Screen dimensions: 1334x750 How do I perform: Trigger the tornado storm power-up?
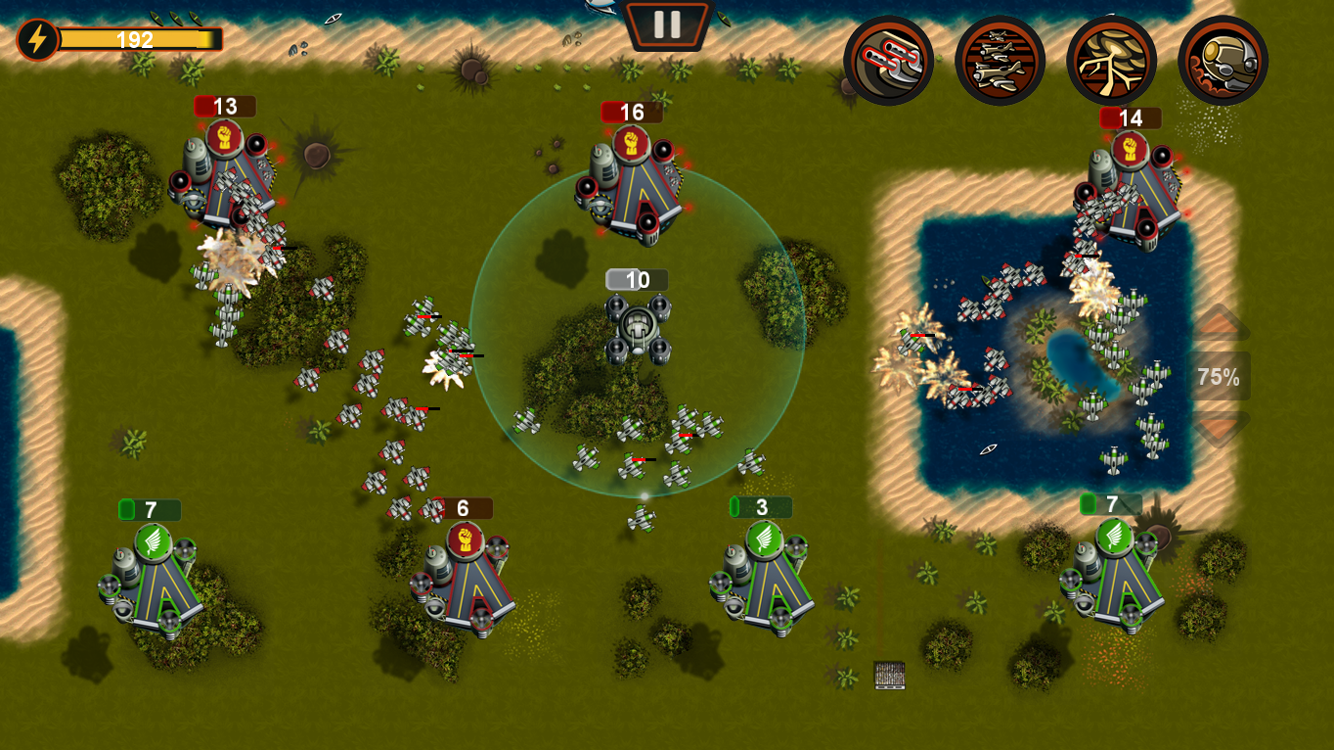pos(1110,60)
